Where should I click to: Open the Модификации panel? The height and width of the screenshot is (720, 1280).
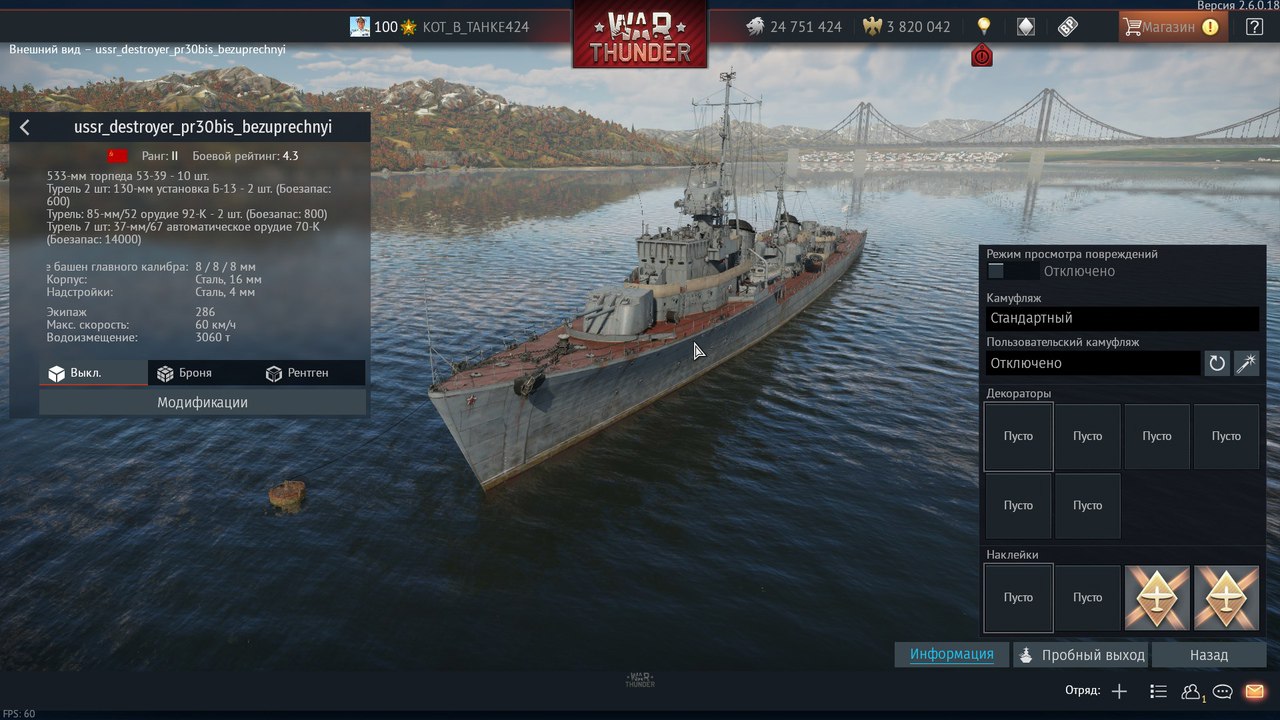[x=202, y=402]
